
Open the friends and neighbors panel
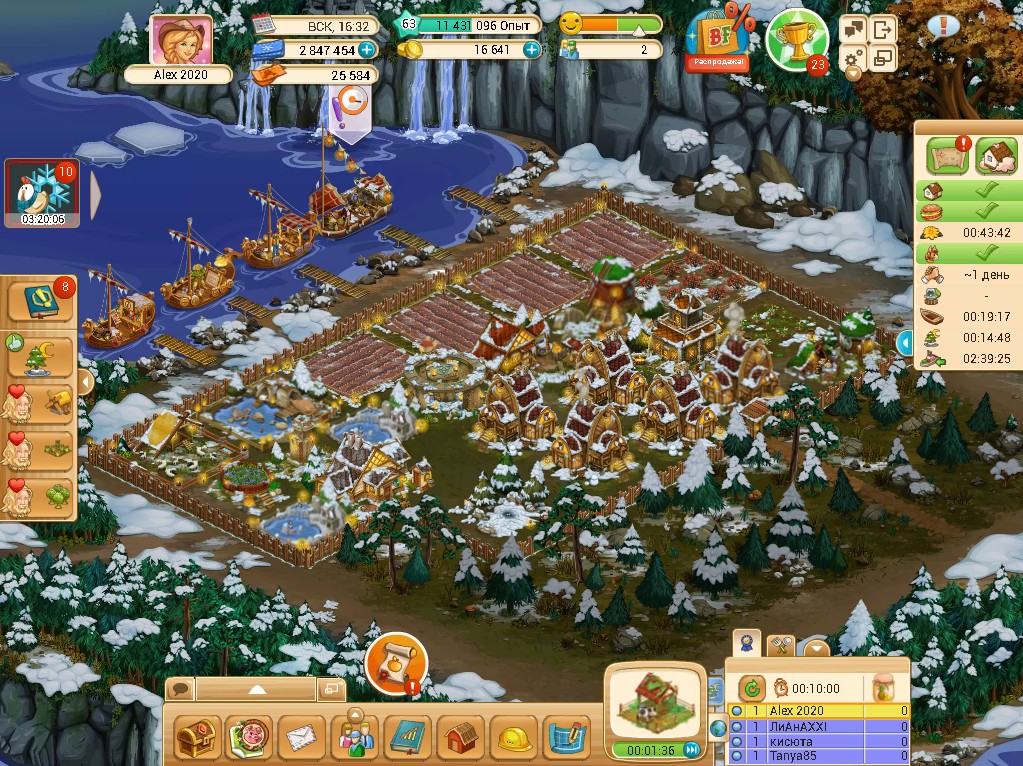(x=355, y=740)
